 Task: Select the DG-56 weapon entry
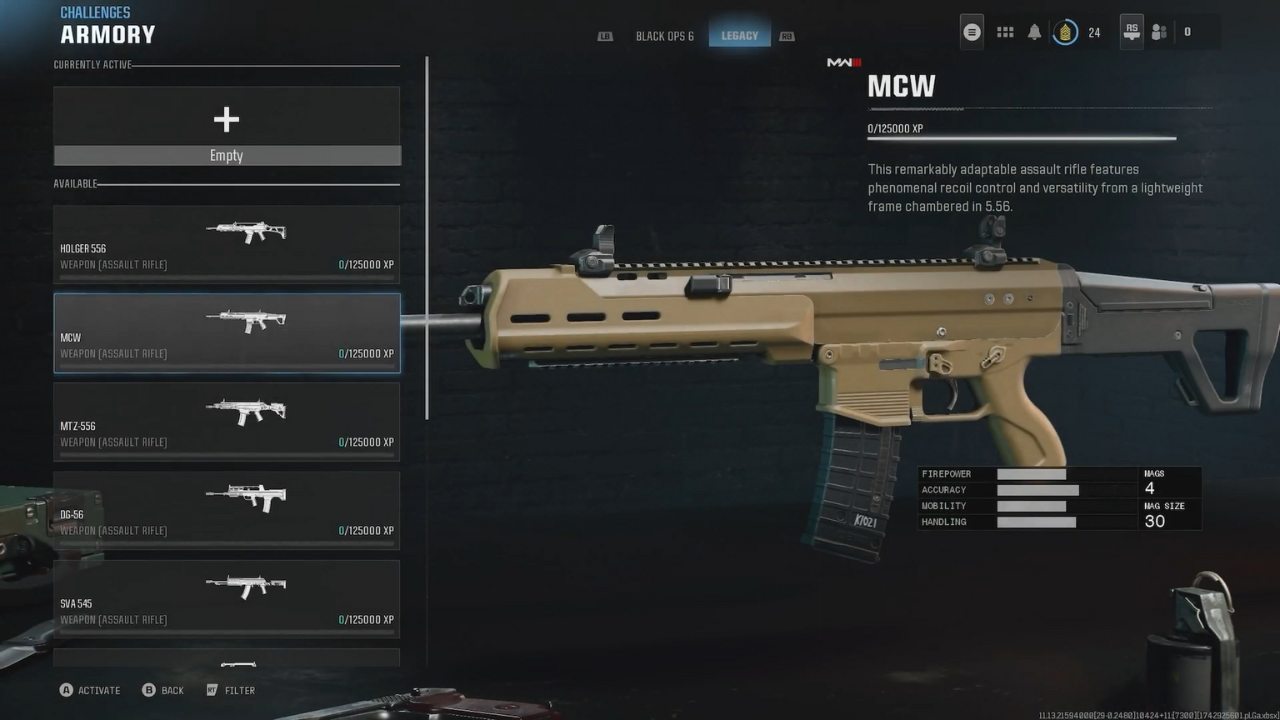click(227, 510)
